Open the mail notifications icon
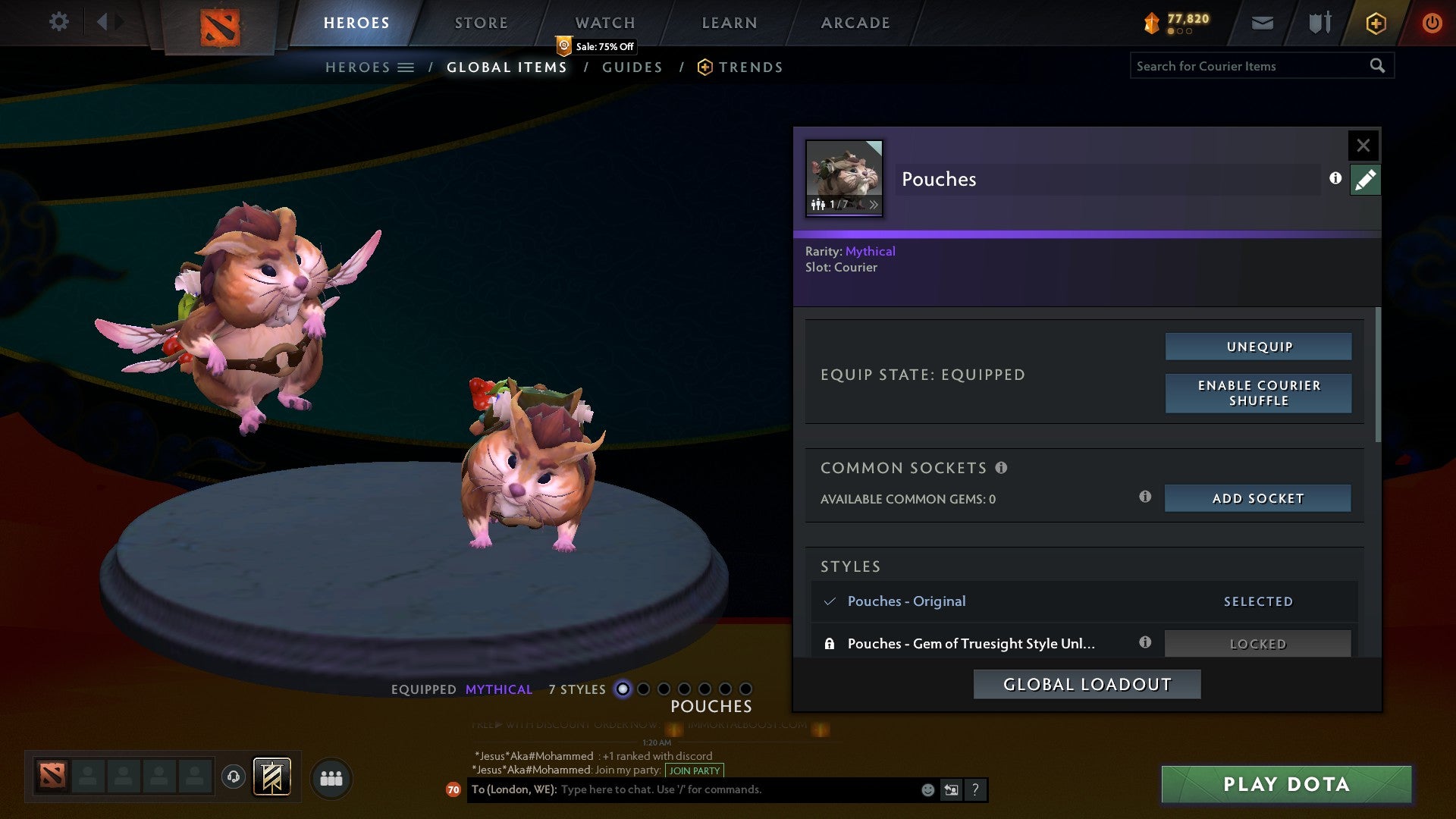Viewport: 1456px width, 819px height. tap(1263, 23)
